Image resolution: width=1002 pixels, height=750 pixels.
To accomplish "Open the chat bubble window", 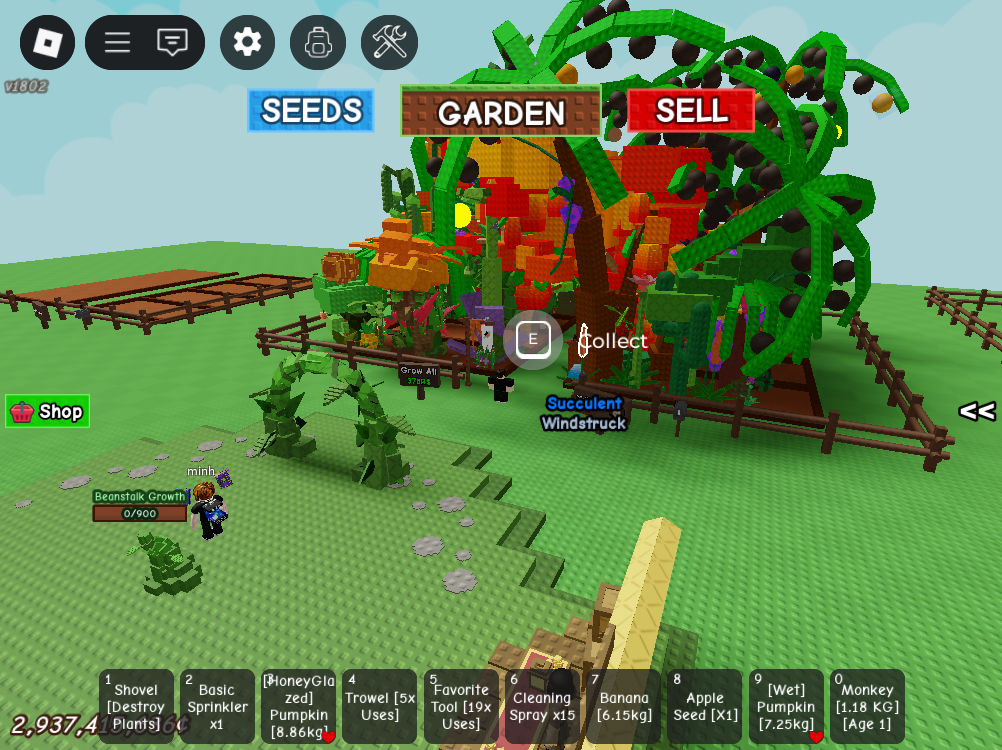I will tap(172, 43).
